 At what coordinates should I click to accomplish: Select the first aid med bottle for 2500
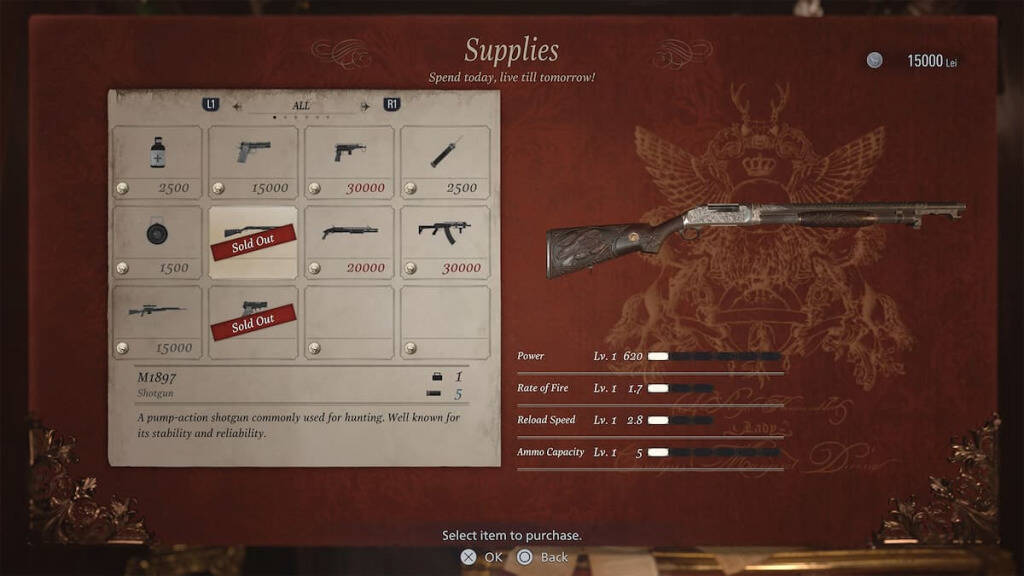pos(157,161)
